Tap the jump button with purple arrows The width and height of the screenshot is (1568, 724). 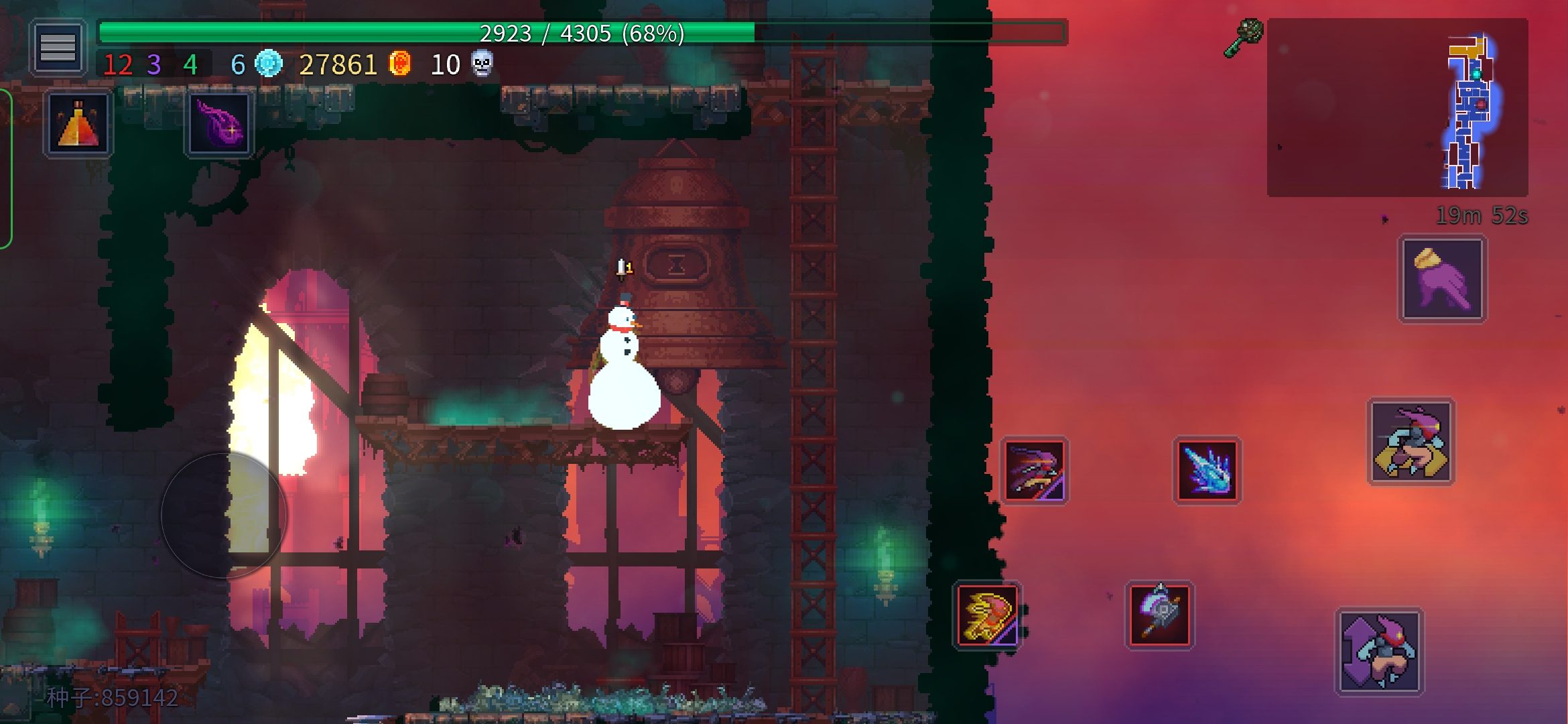(1379, 652)
